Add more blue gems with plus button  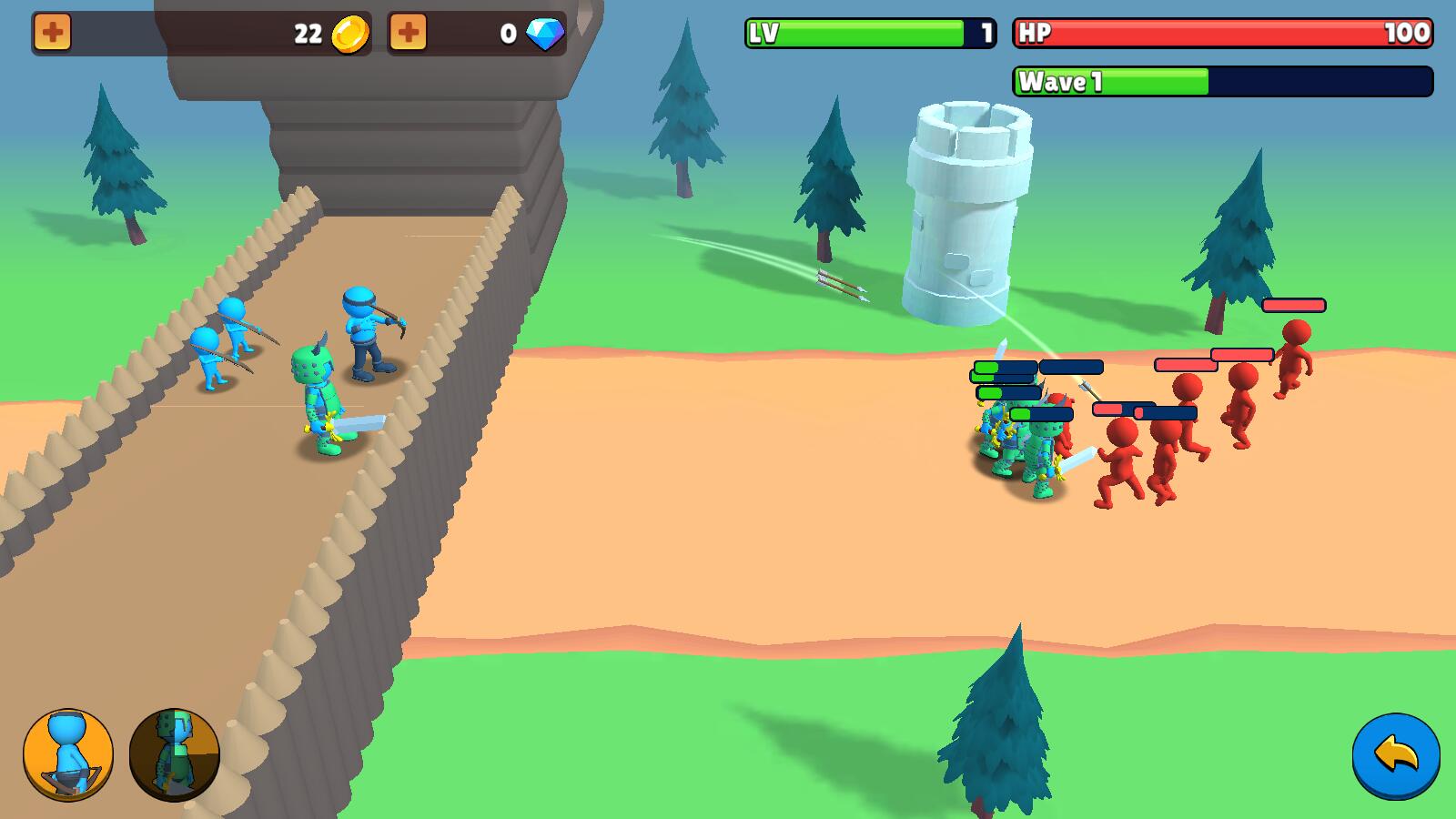[x=408, y=34]
